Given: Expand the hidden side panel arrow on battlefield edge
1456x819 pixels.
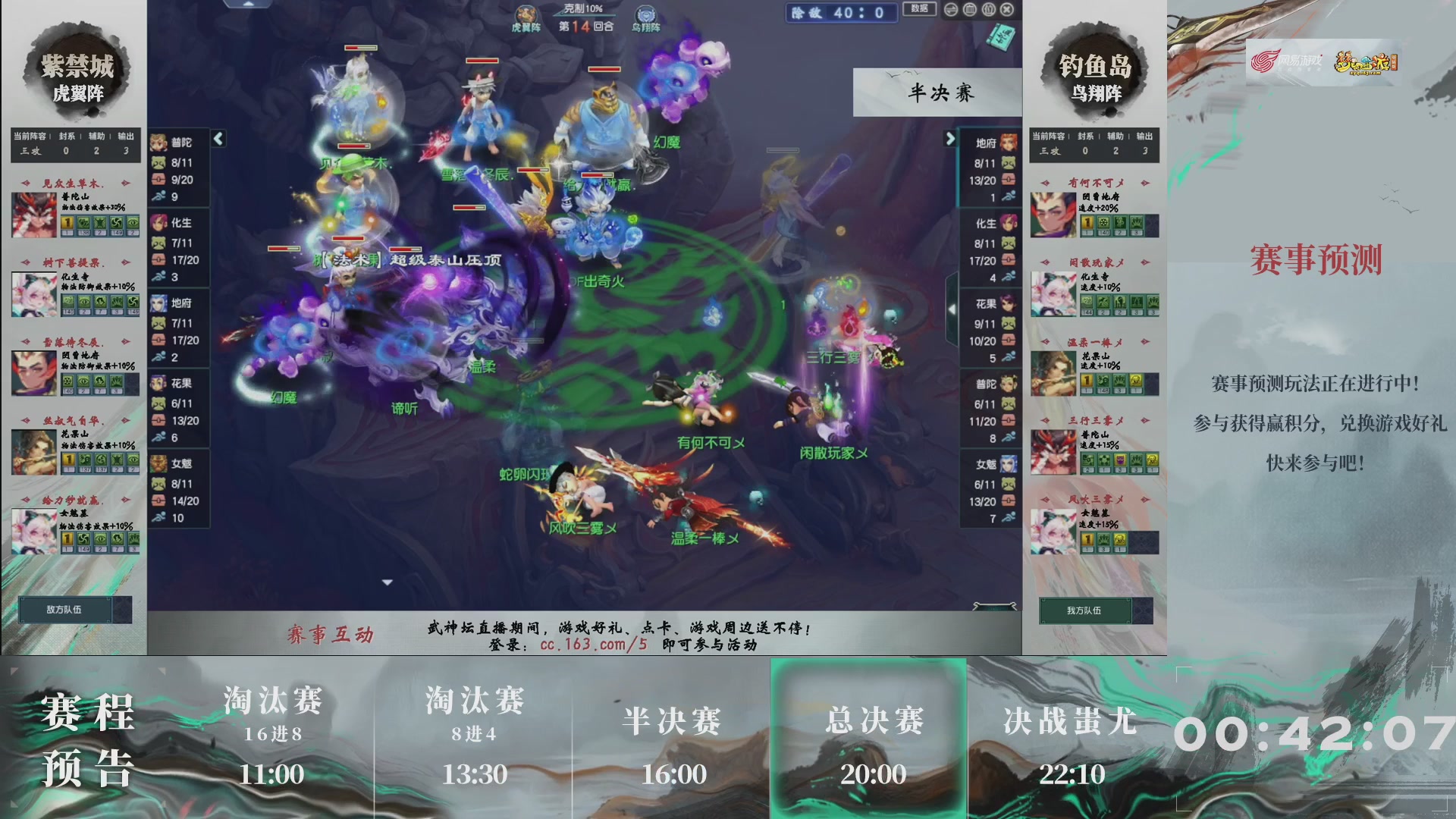Looking at the screenshot, I should pos(952,309).
